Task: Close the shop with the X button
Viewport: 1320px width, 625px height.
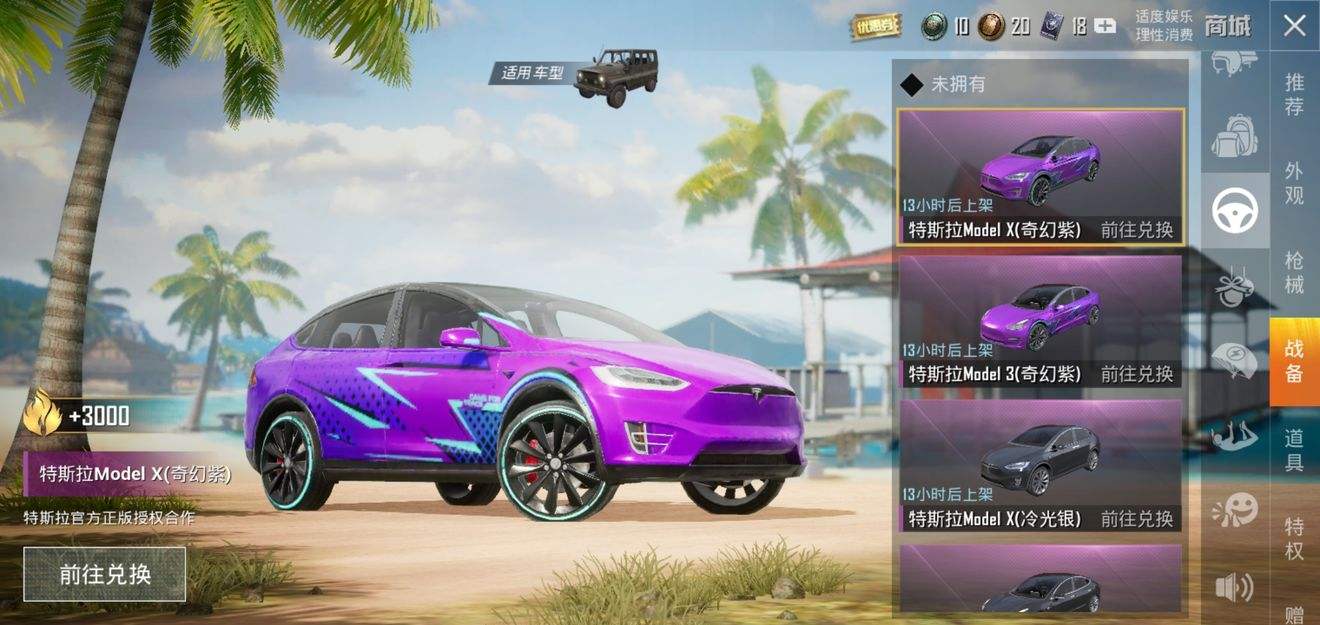Action: point(1294,25)
